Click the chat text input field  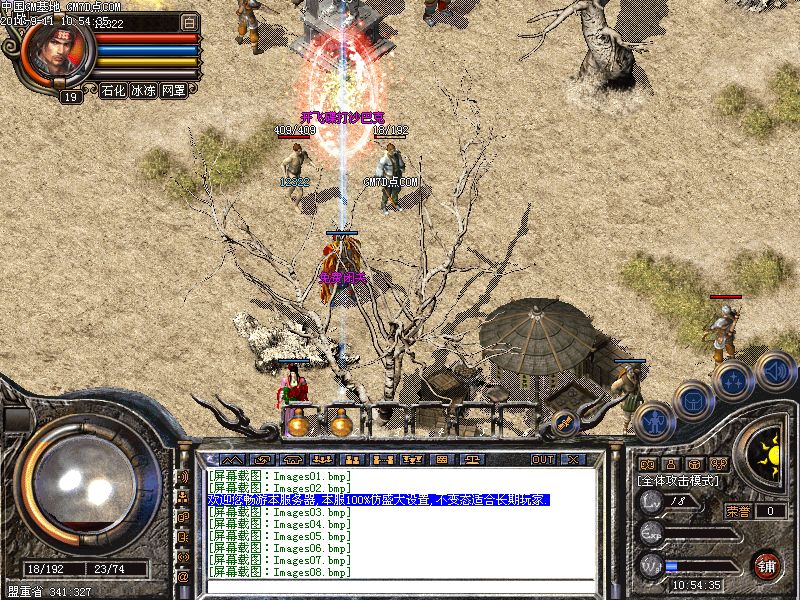click(400, 586)
